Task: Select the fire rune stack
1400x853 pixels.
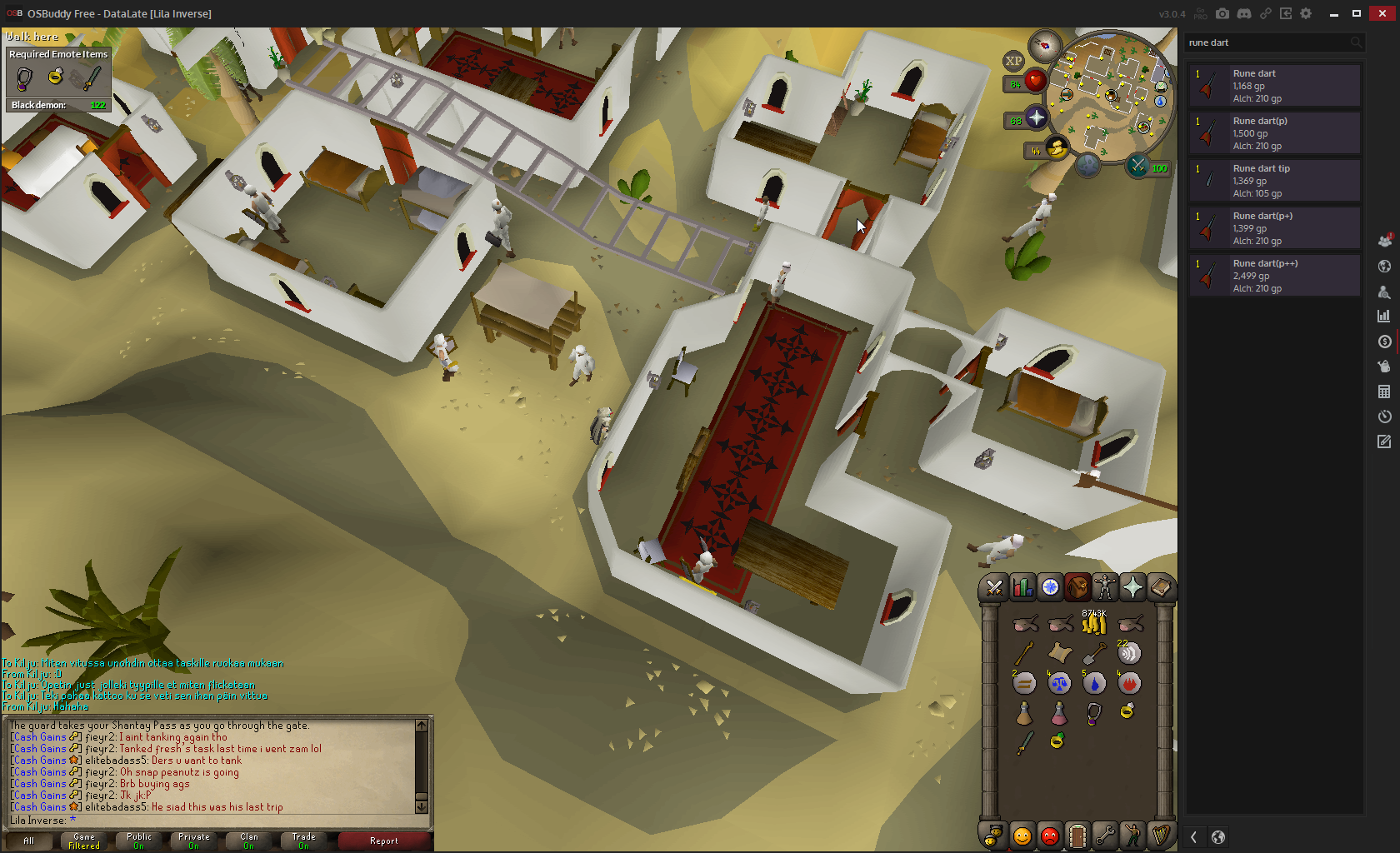Action: 1129,683
